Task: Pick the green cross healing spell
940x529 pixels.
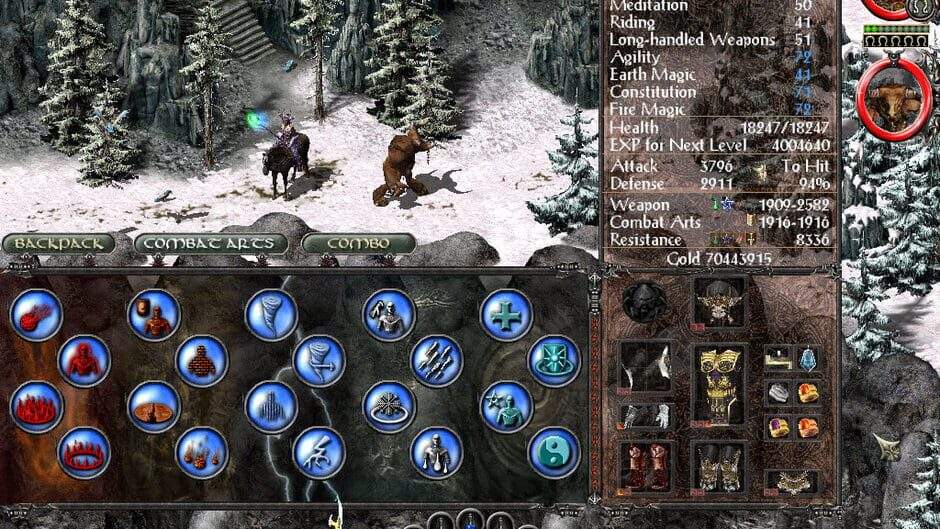Action: (506, 315)
